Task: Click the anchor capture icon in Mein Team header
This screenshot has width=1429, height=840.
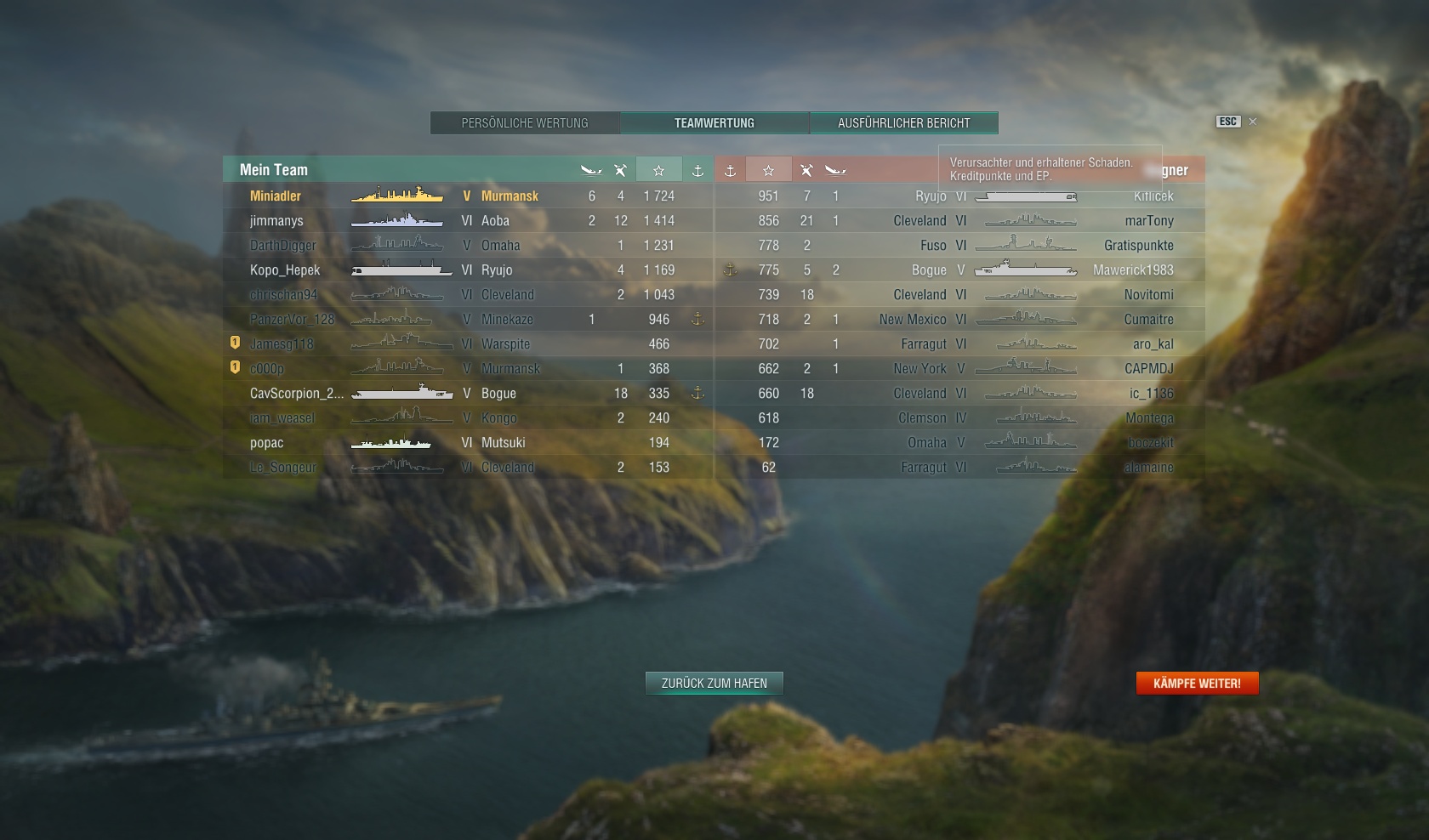Action: (697, 169)
